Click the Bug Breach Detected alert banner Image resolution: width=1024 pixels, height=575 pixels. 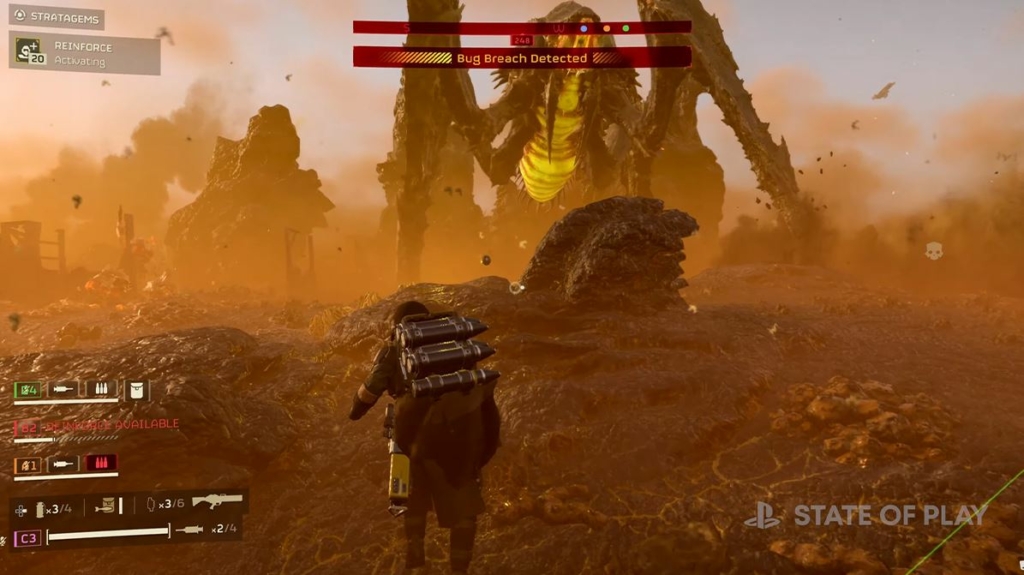(521, 58)
